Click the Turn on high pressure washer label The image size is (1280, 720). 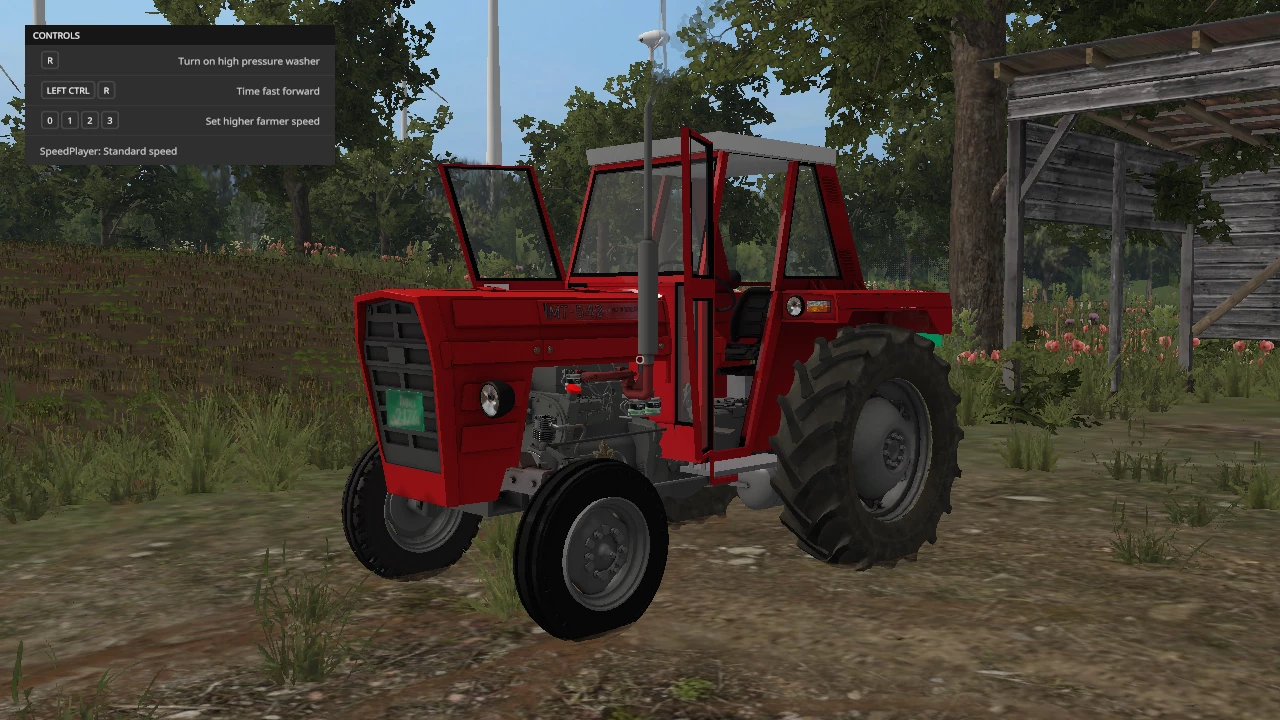point(248,60)
